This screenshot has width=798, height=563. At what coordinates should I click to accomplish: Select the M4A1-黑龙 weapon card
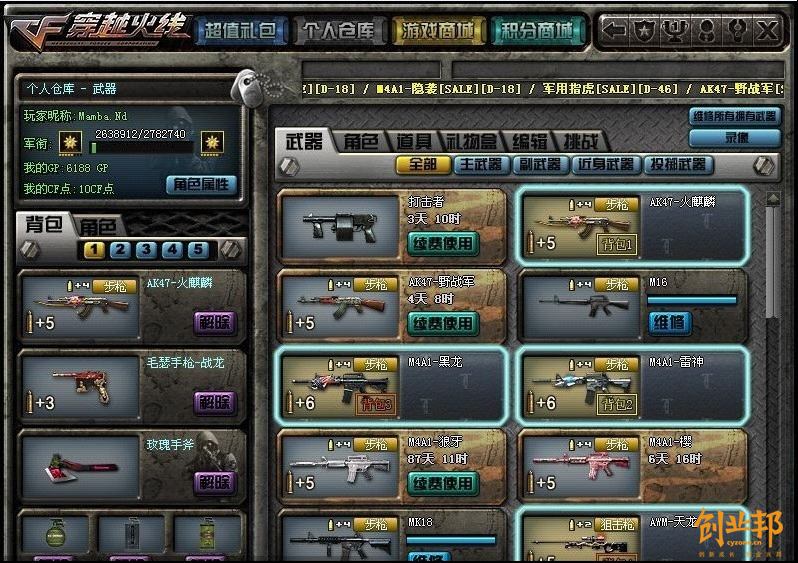[x=393, y=385]
